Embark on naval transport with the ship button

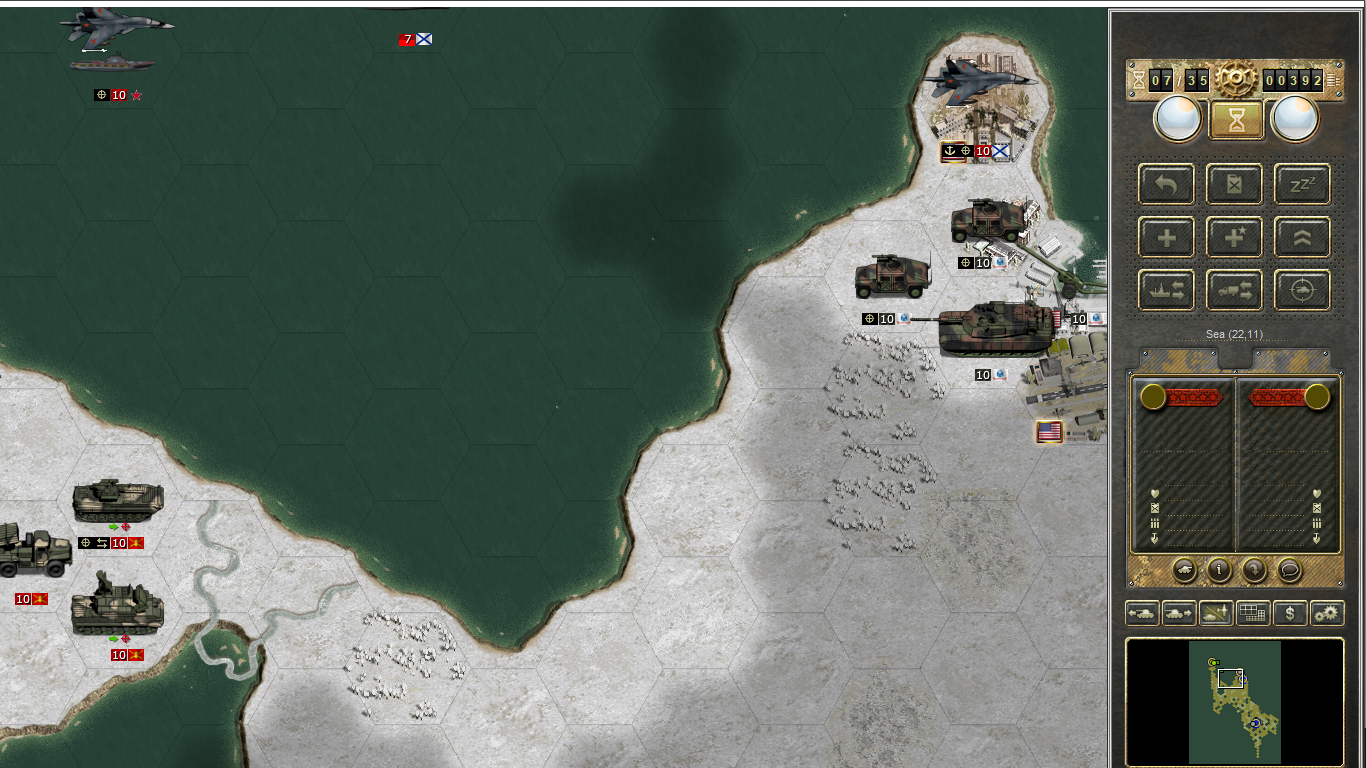(1166, 291)
